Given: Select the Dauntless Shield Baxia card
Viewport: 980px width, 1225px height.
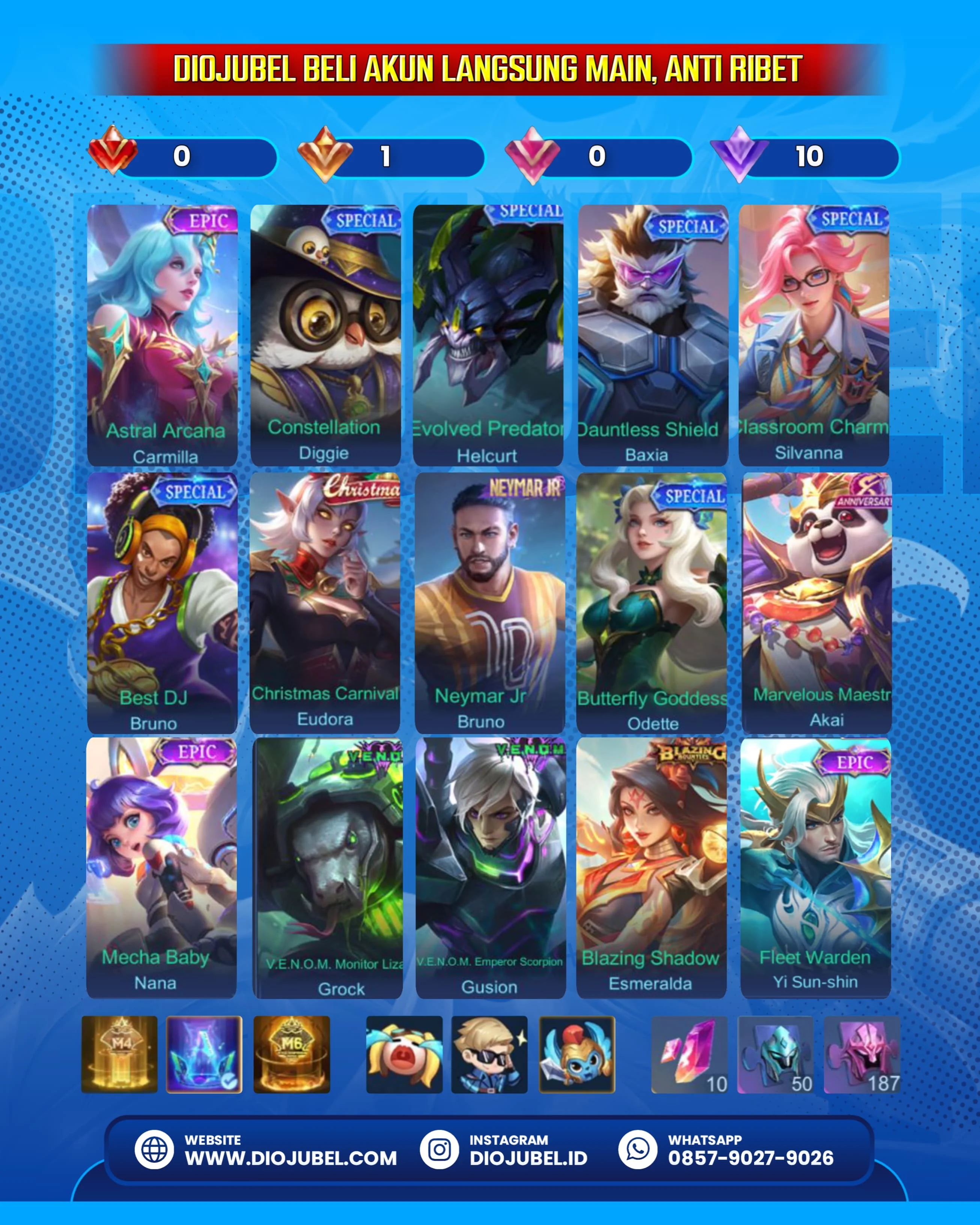Looking at the screenshot, I should [x=653, y=335].
